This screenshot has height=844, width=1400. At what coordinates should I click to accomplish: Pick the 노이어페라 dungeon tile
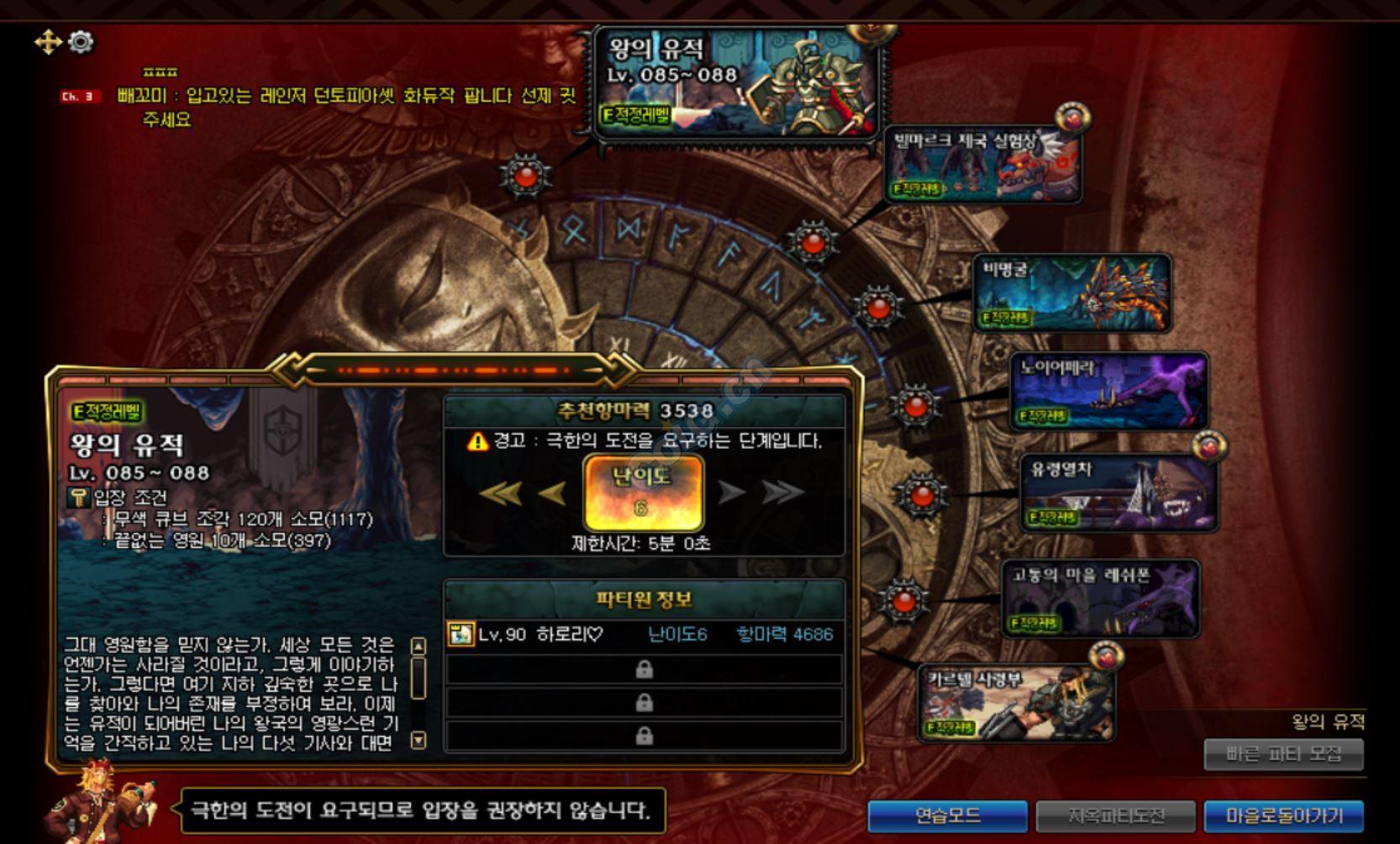1109,391
